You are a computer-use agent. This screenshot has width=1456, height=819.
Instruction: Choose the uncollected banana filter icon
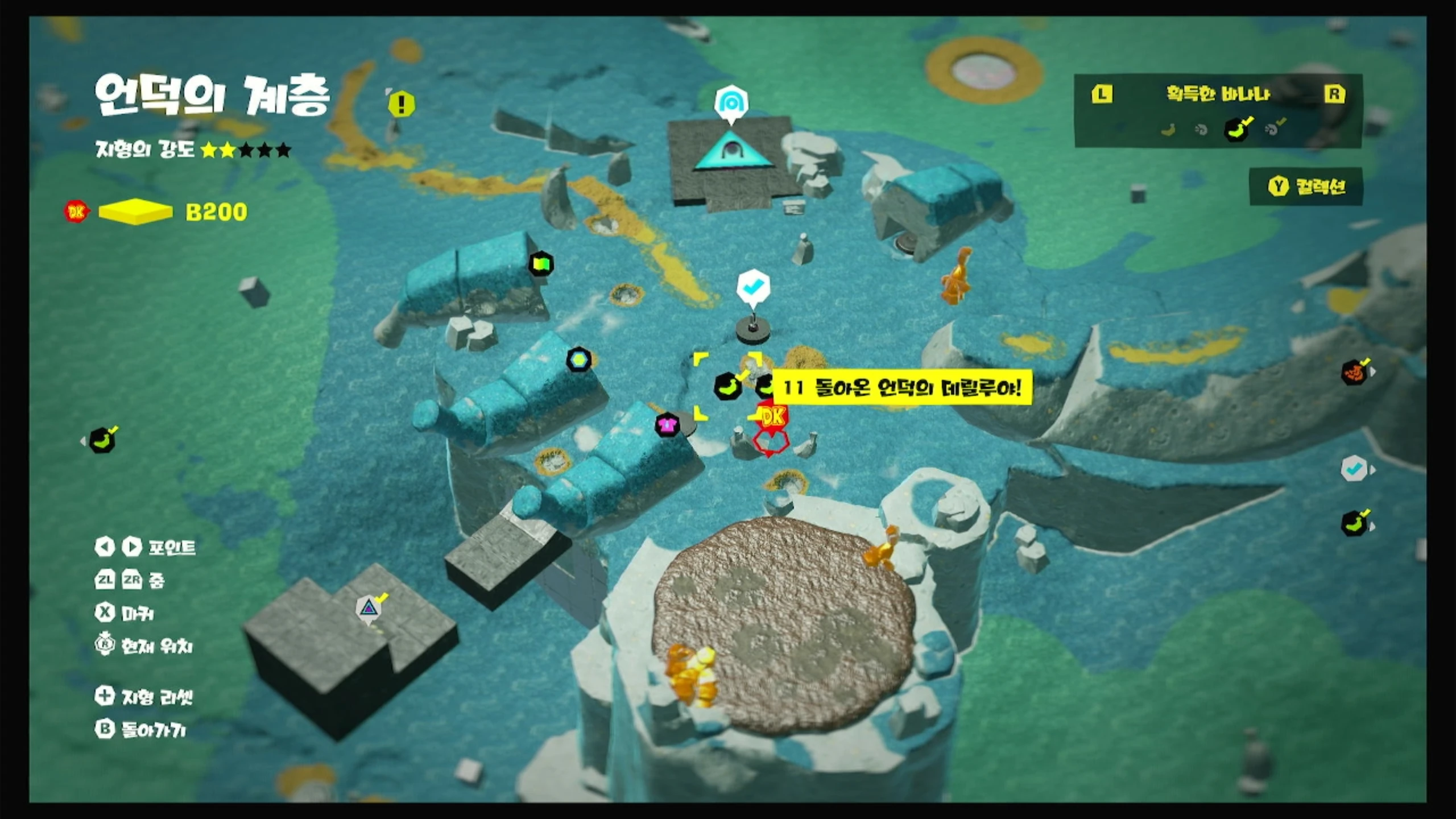[1167, 130]
